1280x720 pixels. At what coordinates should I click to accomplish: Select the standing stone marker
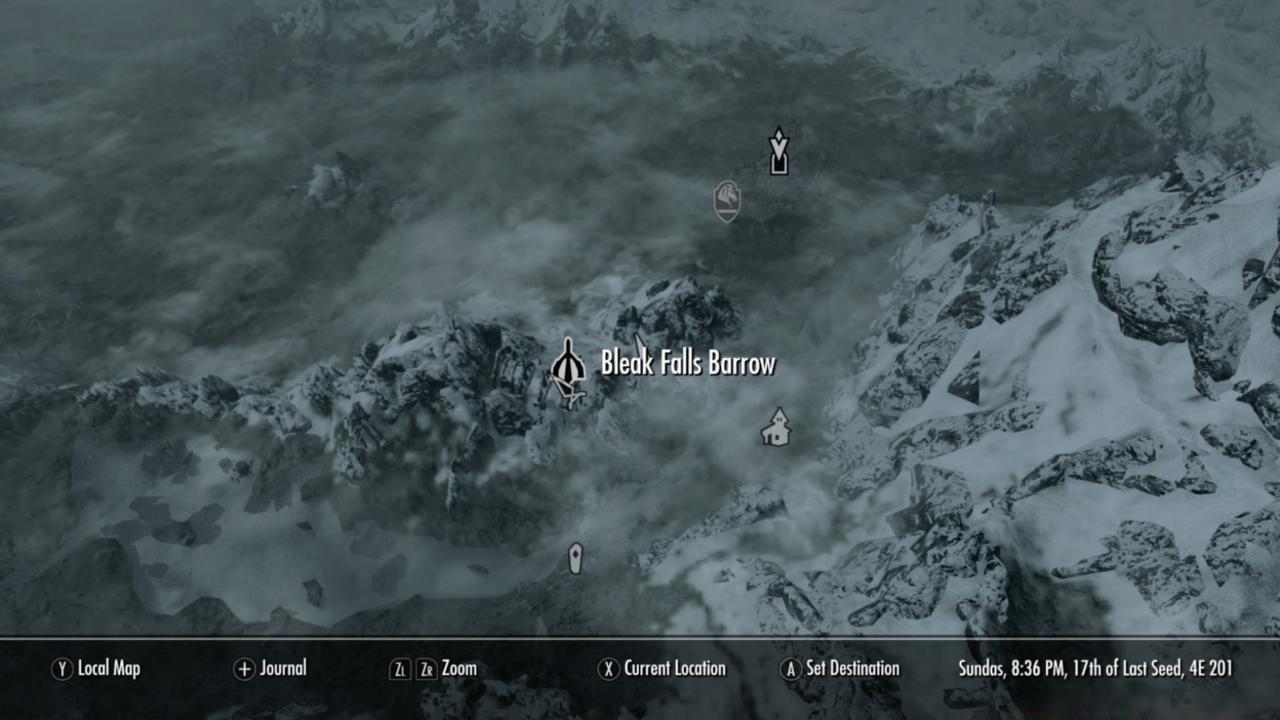575,558
